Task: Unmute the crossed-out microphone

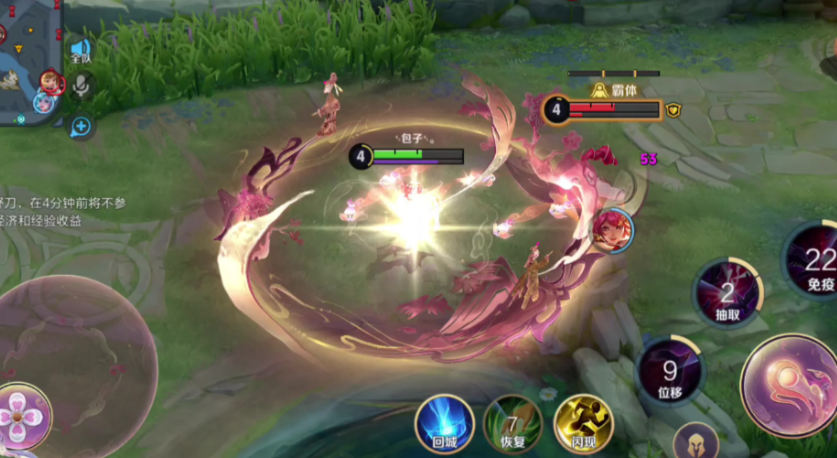Action: point(81,87)
